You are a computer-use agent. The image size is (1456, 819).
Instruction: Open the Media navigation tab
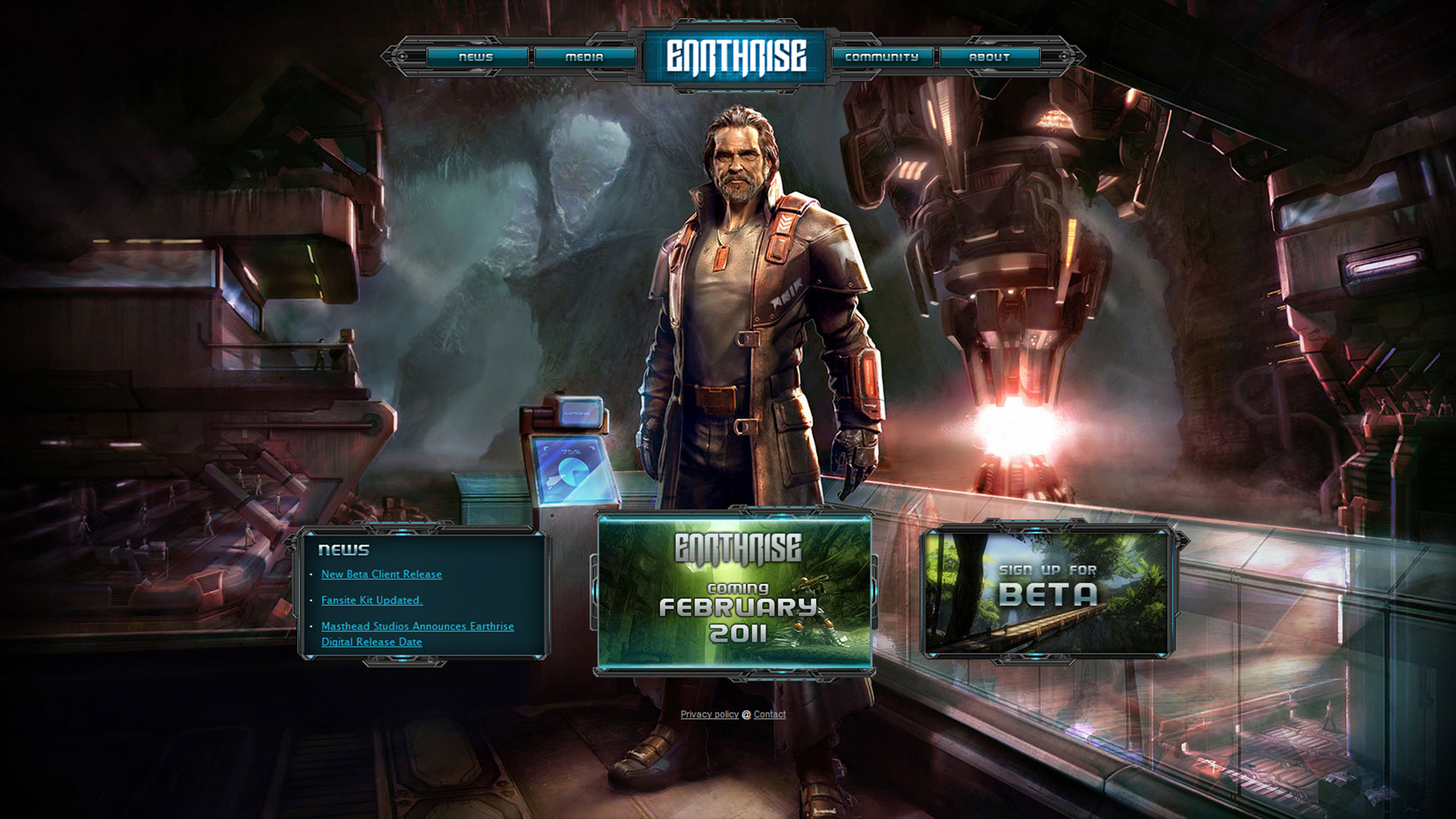click(x=585, y=57)
